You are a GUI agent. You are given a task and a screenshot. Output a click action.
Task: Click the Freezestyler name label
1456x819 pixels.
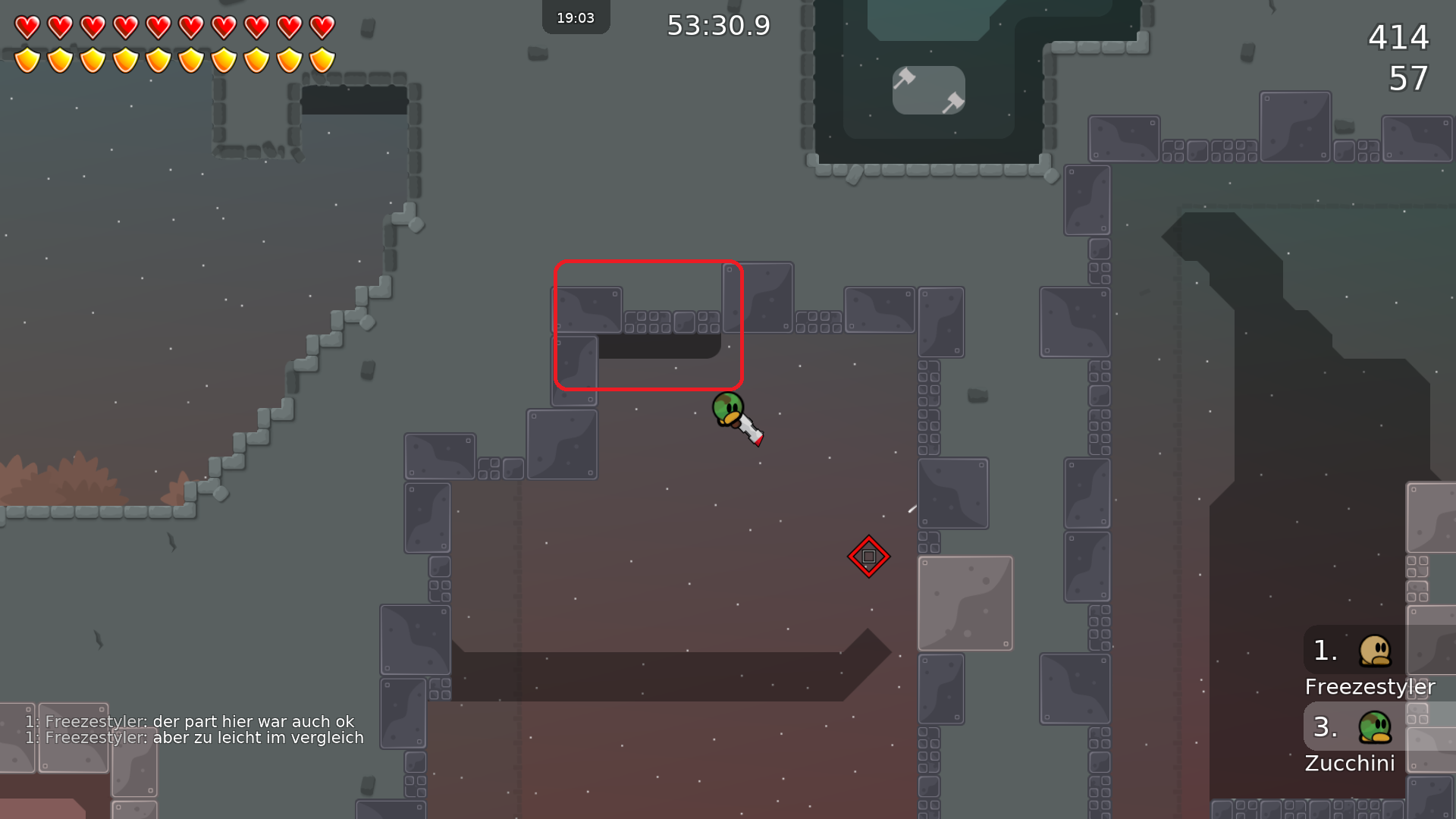click(x=1369, y=687)
